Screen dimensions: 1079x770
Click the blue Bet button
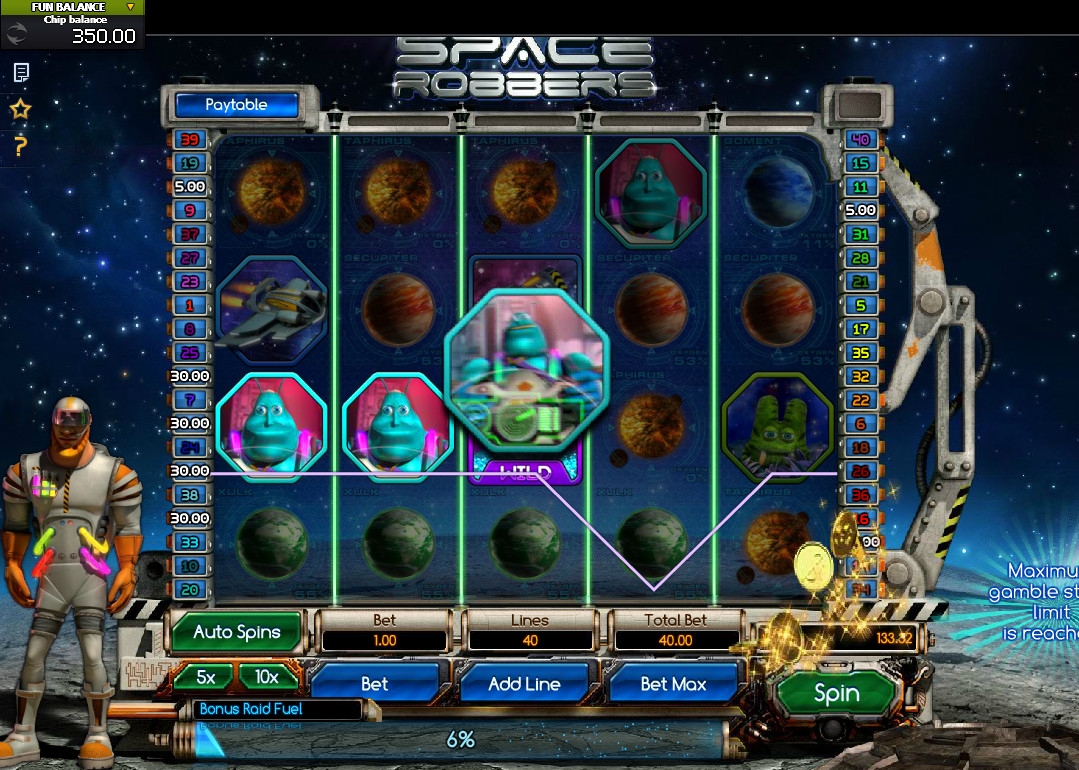click(375, 684)
